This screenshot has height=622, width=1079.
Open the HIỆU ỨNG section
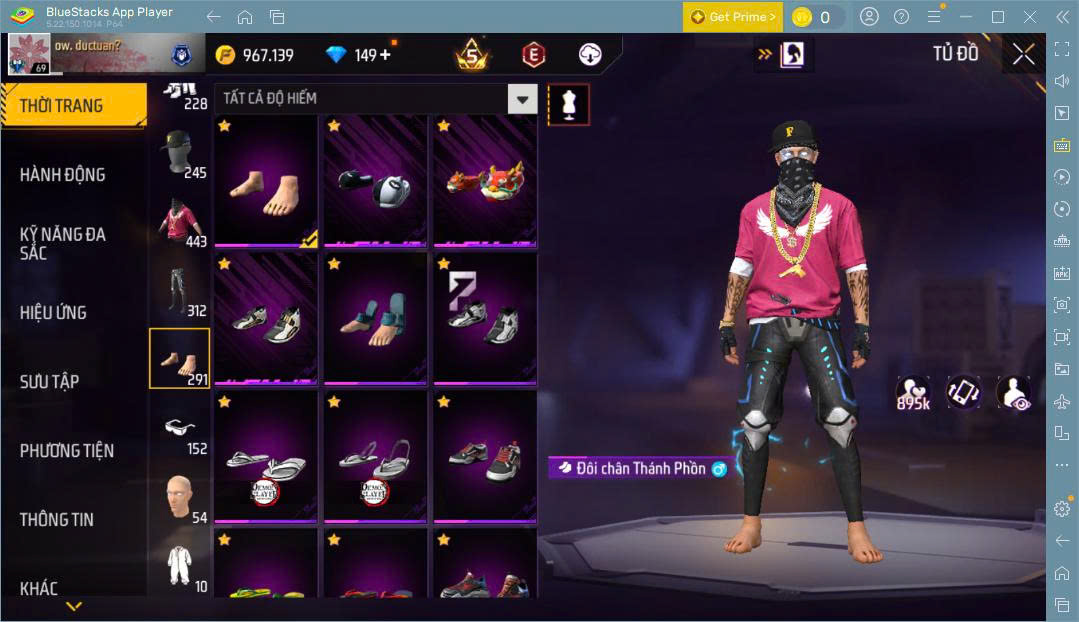pos(53,312)
